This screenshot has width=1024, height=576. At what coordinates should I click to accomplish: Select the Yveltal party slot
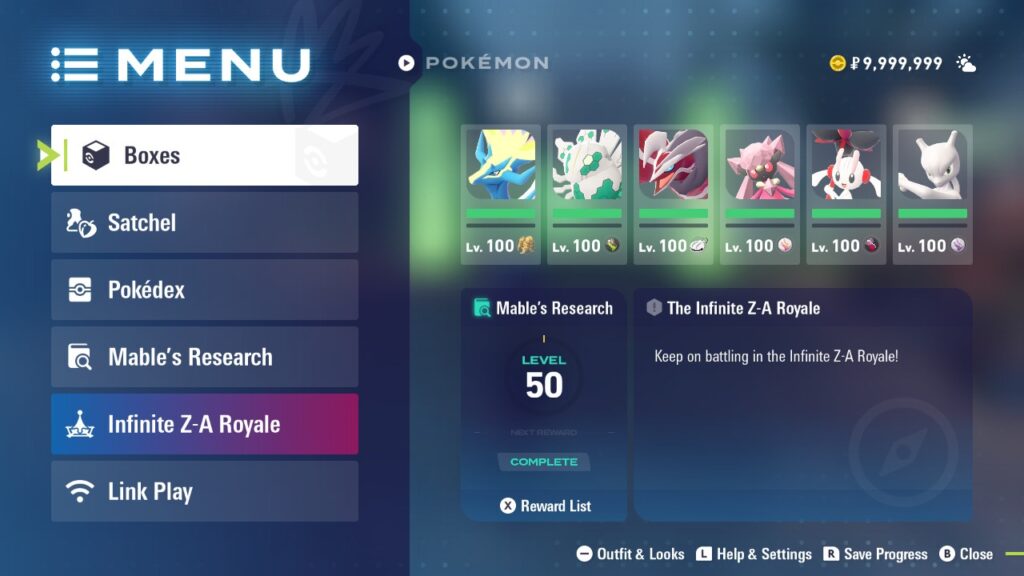coord(673,194)
